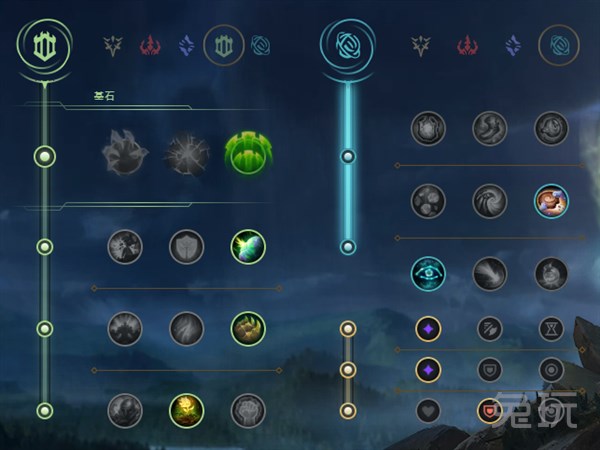This screenshot has height=450, width=600.
Task: Choose the Font of Life shield rune
Action: click(x=186, y=247)
